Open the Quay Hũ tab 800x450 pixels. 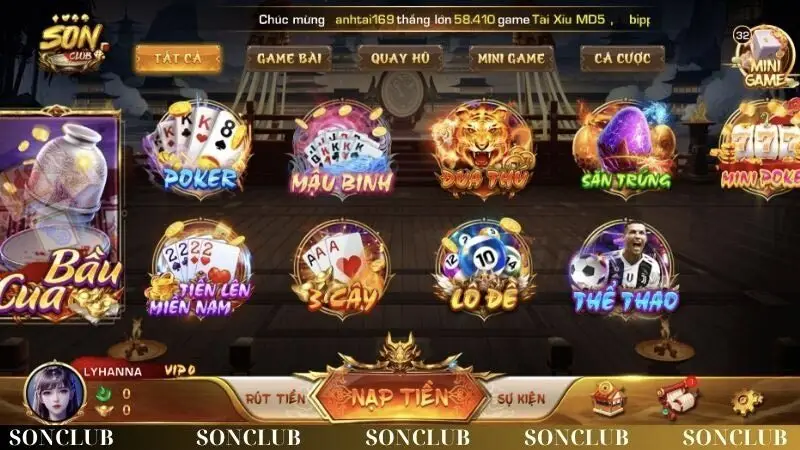click(x=400, y=58)
